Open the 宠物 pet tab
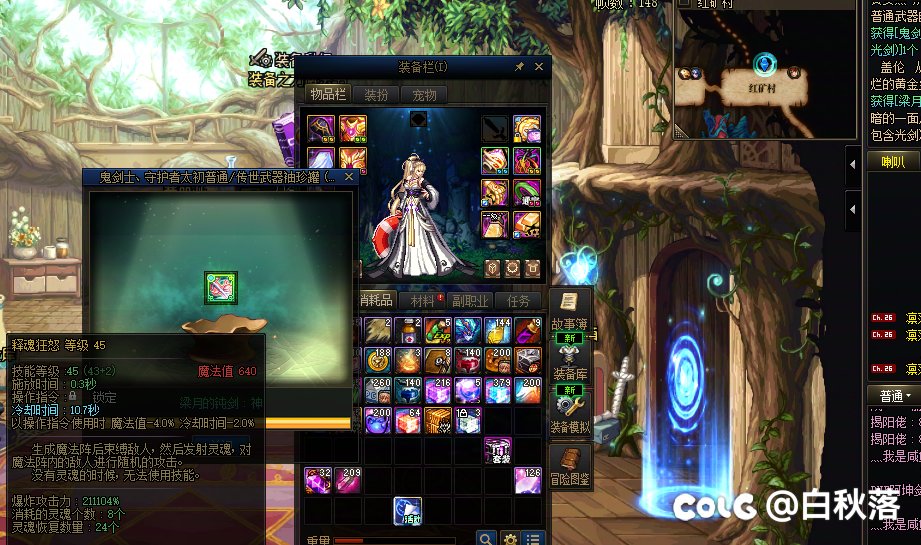 coord(424,95)
